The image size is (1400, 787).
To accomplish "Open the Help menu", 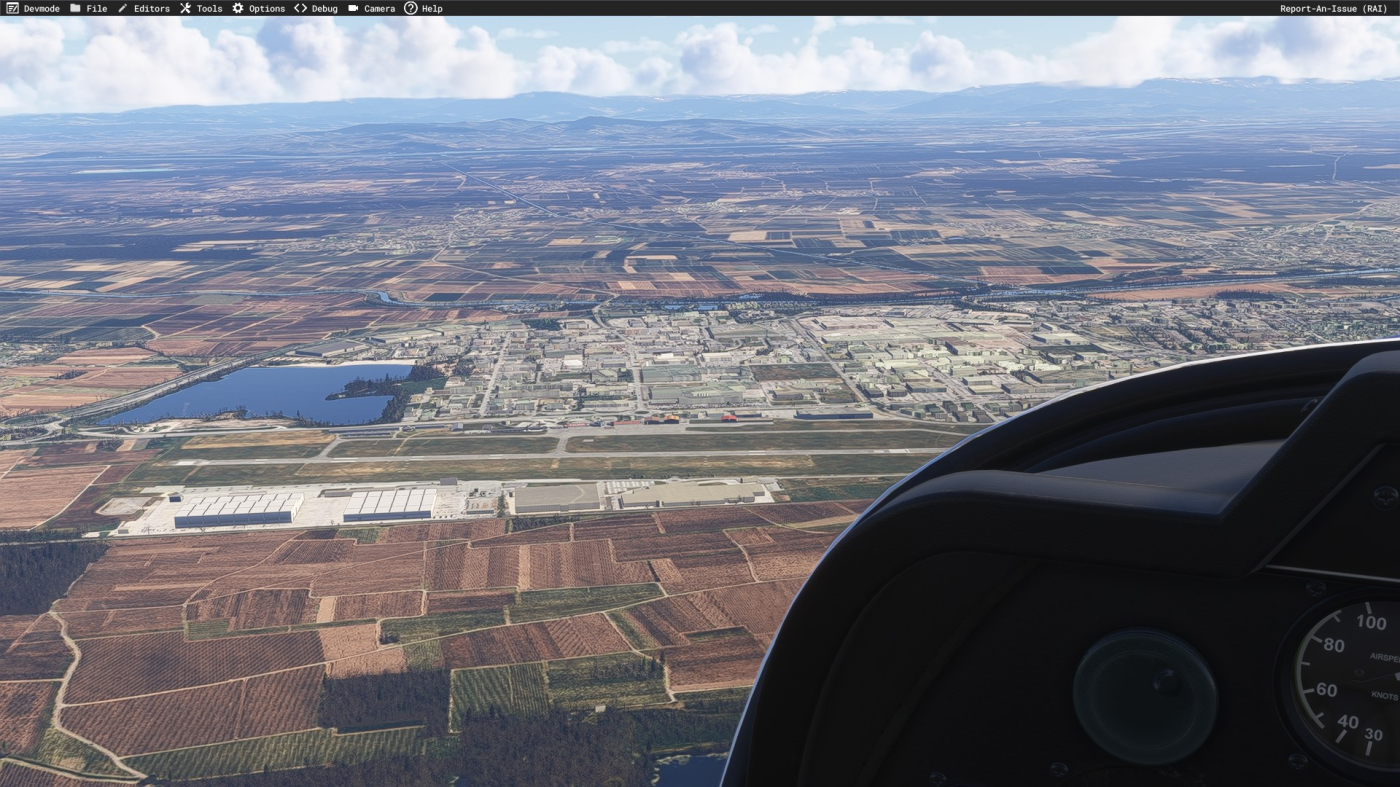I will (x=424, y=8).
